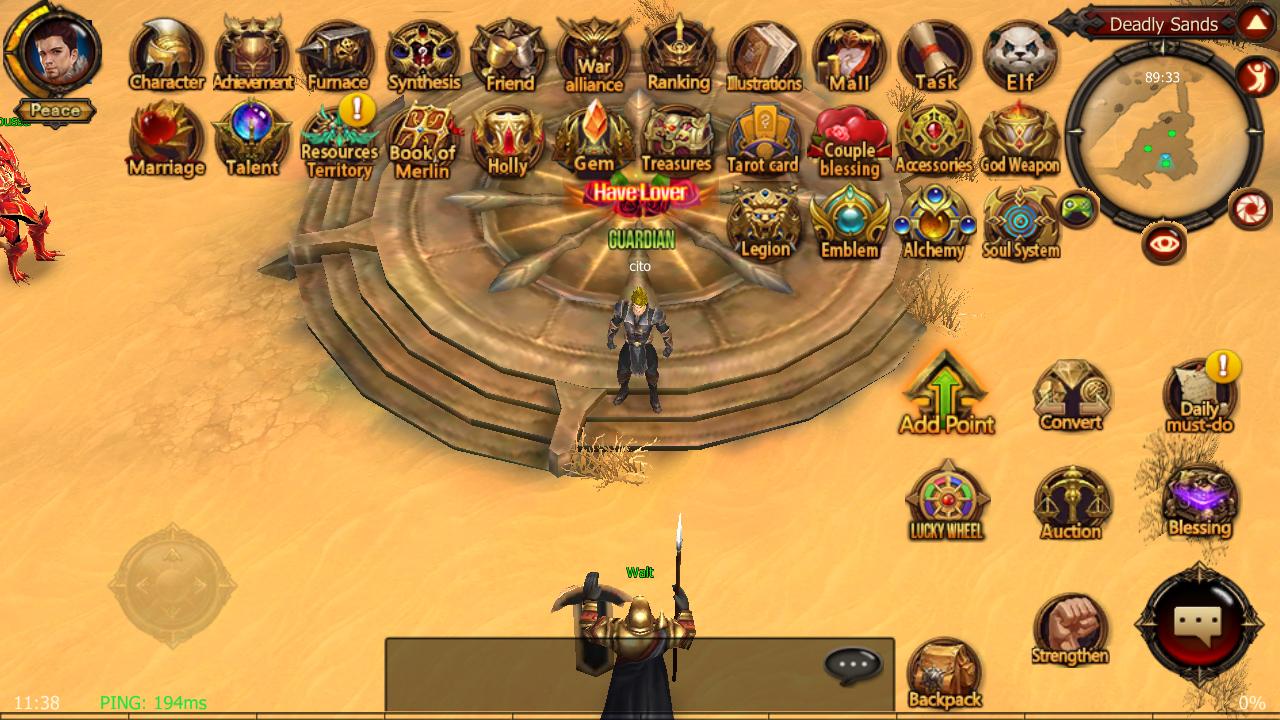Open the Task scroll icon
The image size is (1280, 720).
(x=935, y=56)
